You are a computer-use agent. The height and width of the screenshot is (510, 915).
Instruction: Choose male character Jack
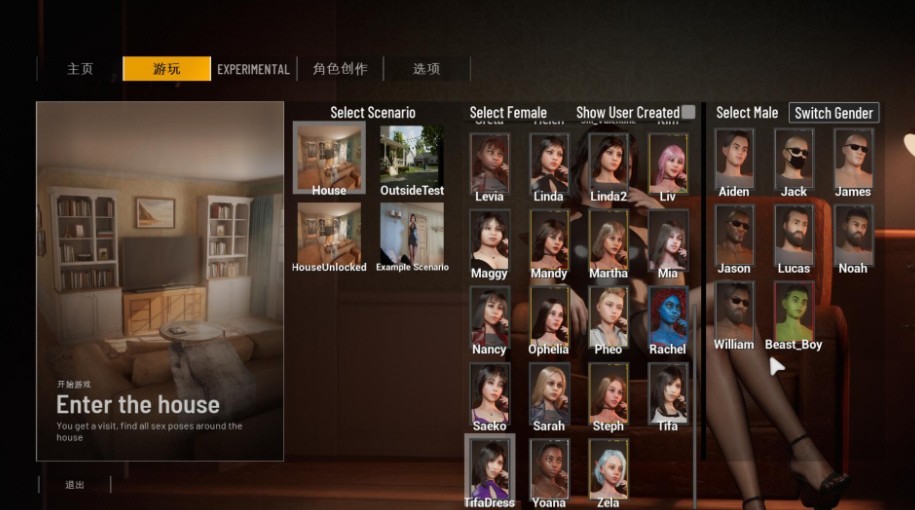(794, 158)
